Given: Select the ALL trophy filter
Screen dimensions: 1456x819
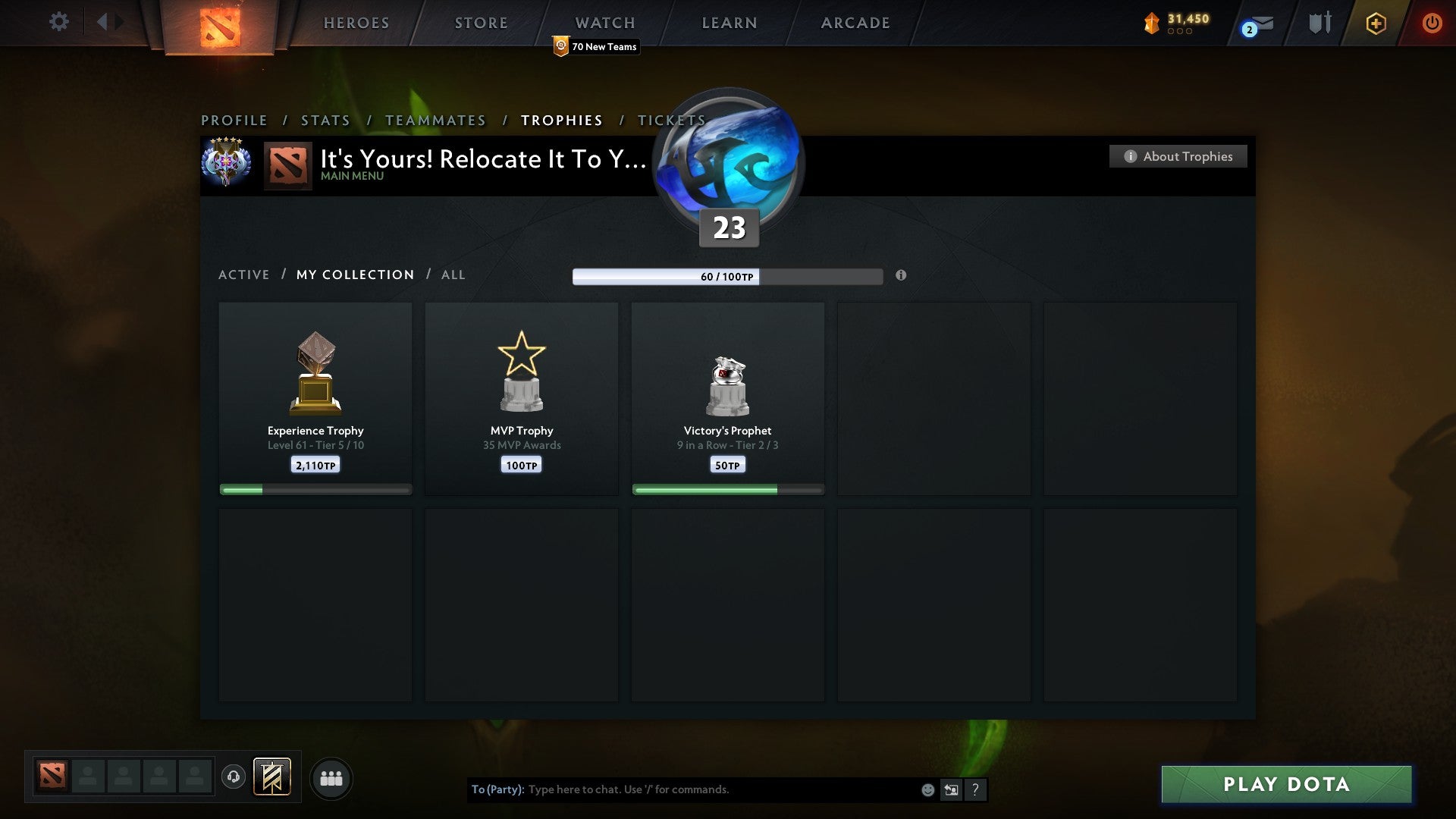Looking at the screenshot, I should [453, 275].
